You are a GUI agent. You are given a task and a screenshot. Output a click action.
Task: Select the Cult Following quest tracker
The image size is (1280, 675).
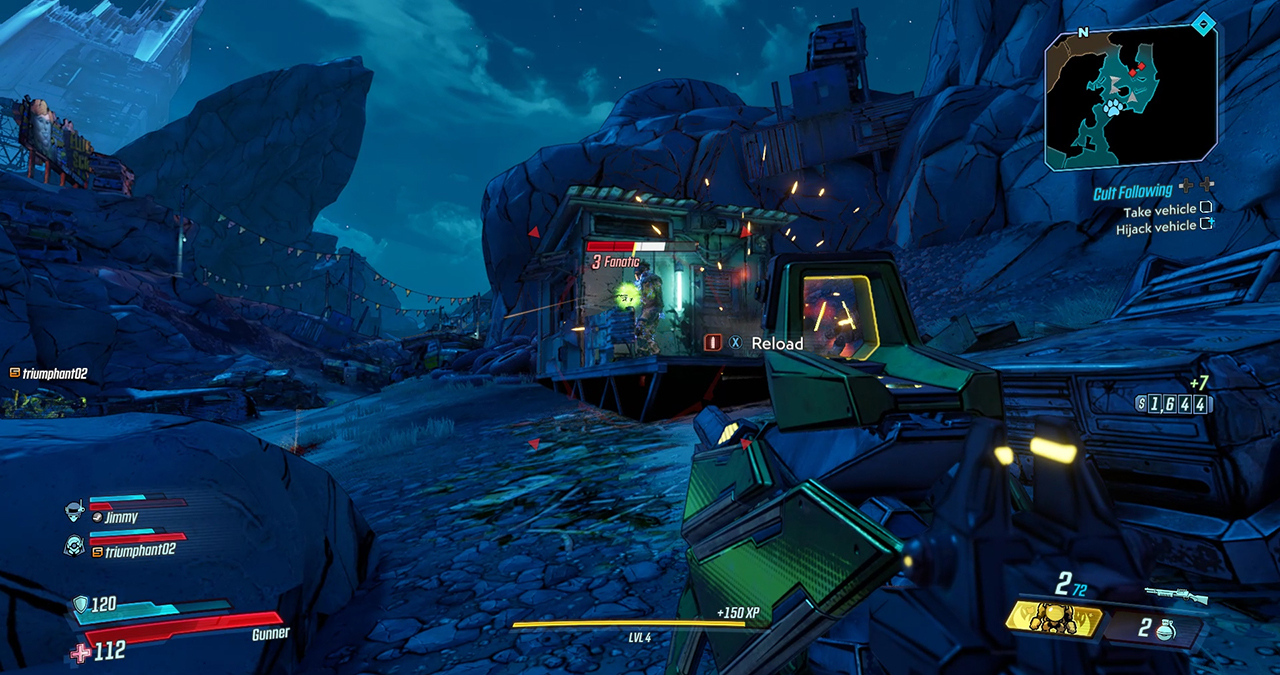click(x=1132, y=190)
